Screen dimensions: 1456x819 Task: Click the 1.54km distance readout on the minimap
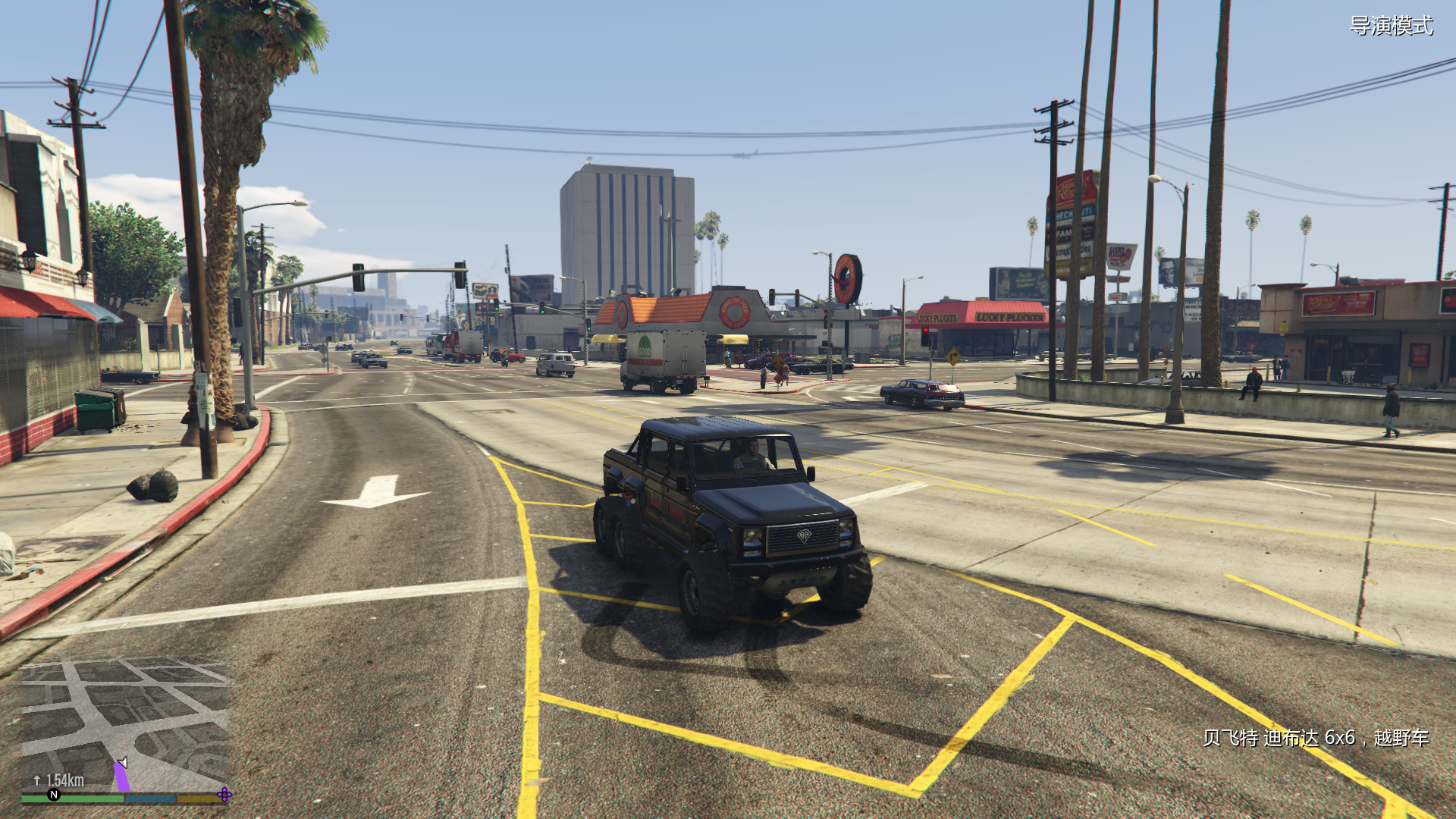tap(64, 779)
